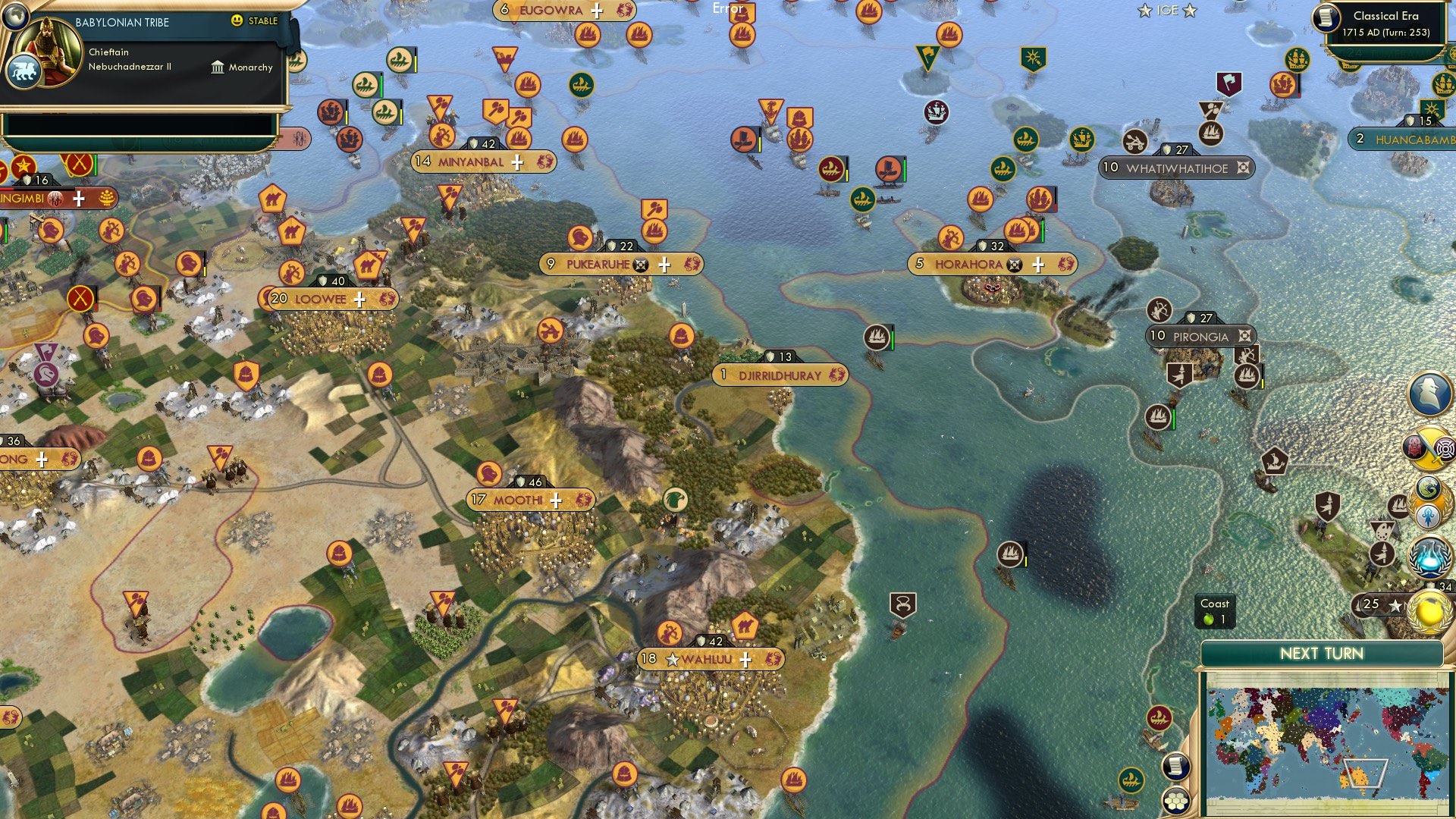Click the golden natural wonder medallion icon
Image resolution: width=1456 pixels, height=819 pixels.
[x=1430, y=611]
